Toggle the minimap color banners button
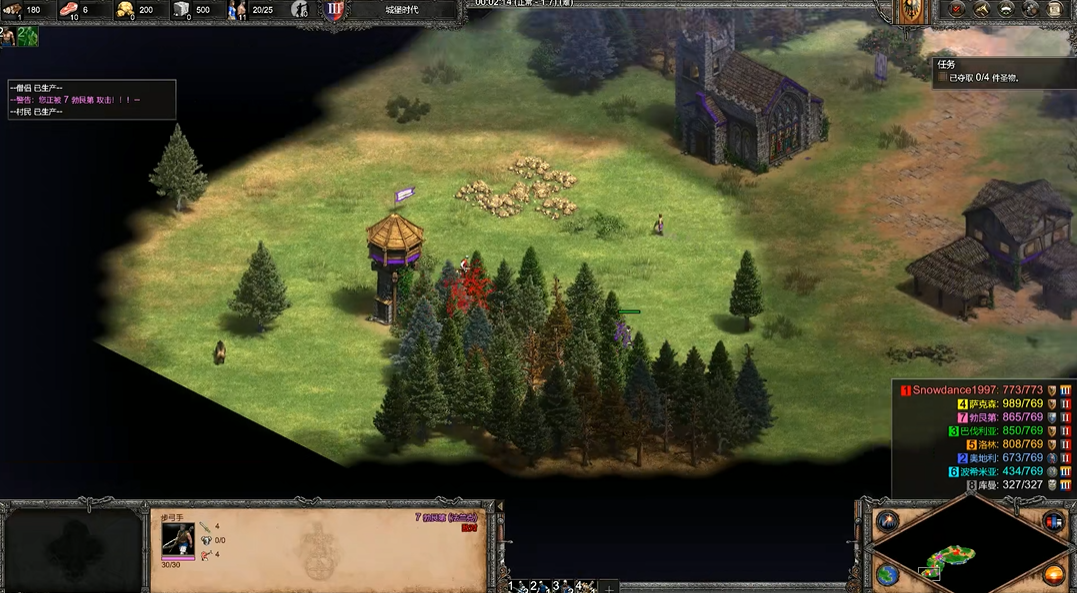The image size is (1077, 593). tap(1054, 521)
